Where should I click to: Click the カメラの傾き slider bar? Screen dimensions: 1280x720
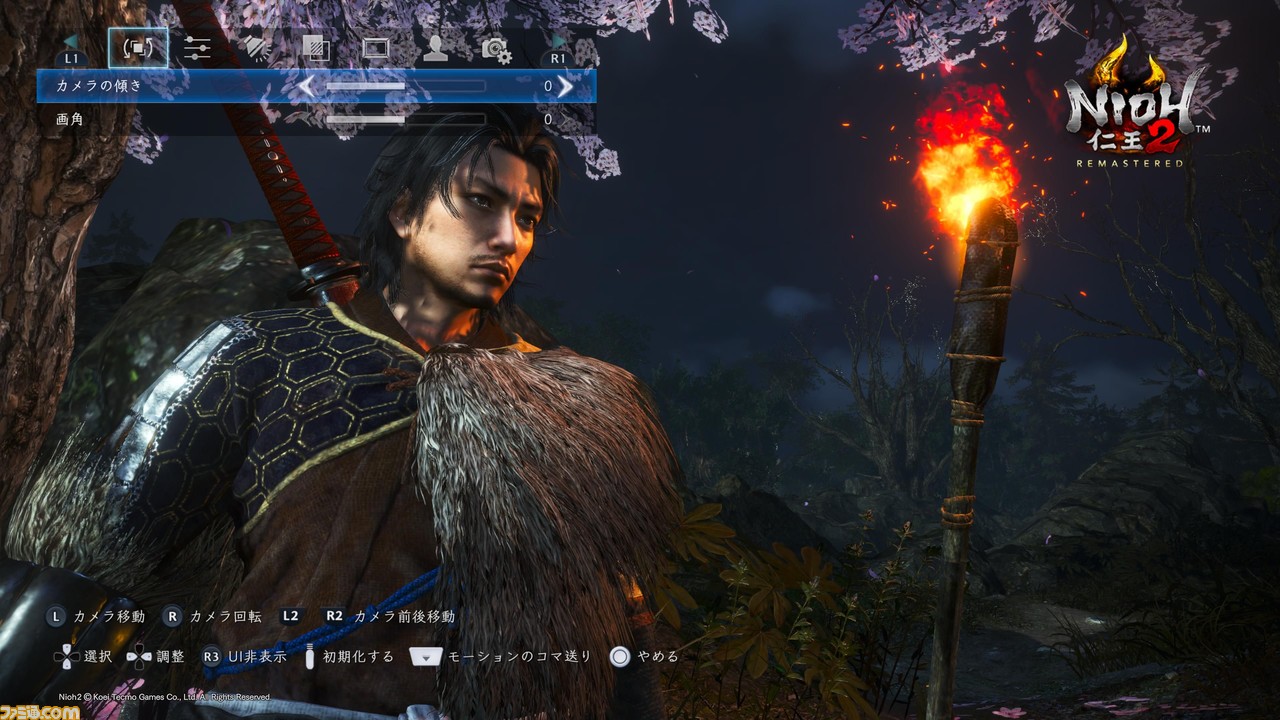[405, 87]
